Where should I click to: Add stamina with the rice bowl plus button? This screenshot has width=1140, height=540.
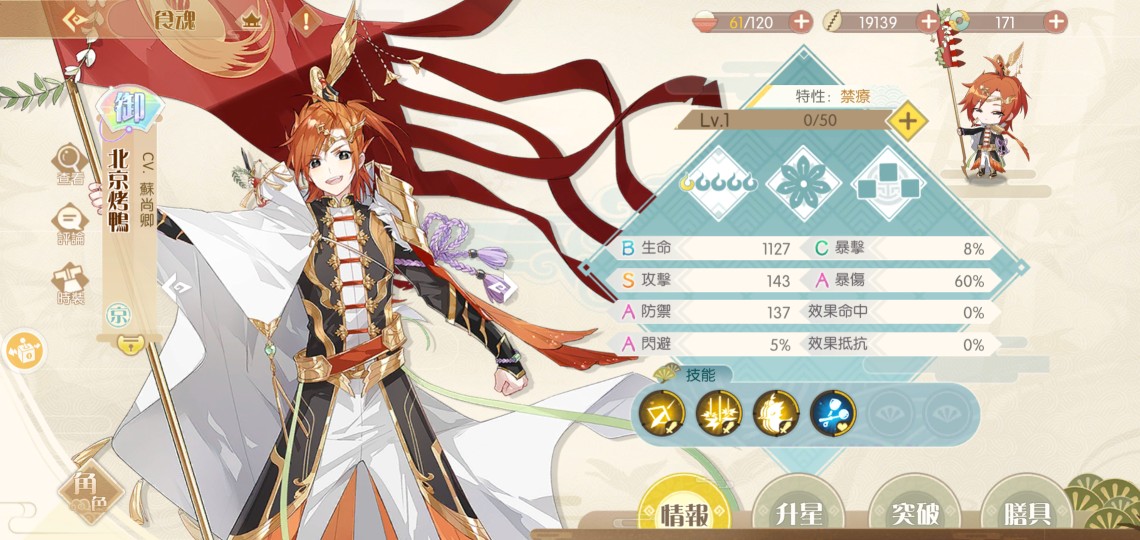[x=801, y=21]
